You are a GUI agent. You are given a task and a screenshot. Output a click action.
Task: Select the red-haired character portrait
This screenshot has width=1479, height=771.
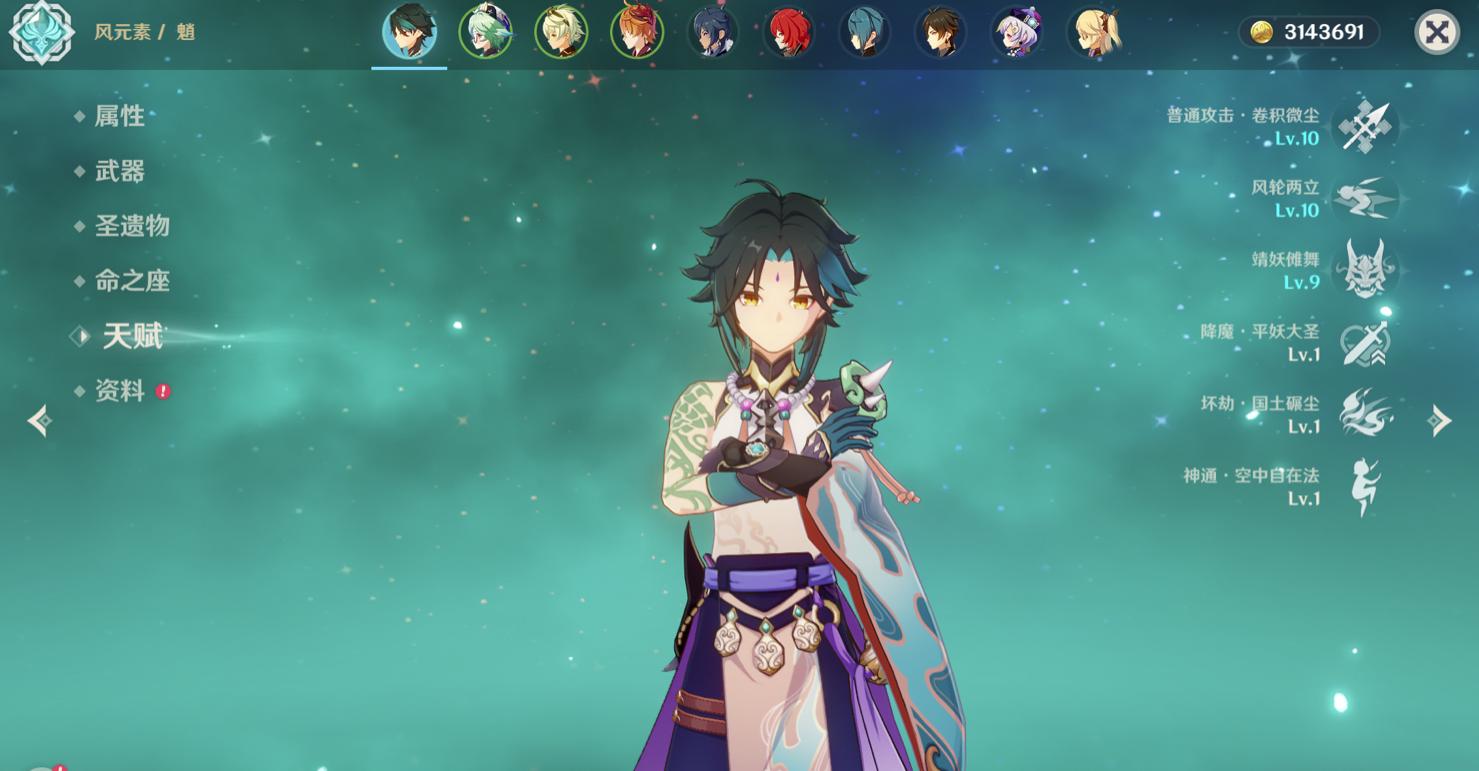click(x=789, y=32)
